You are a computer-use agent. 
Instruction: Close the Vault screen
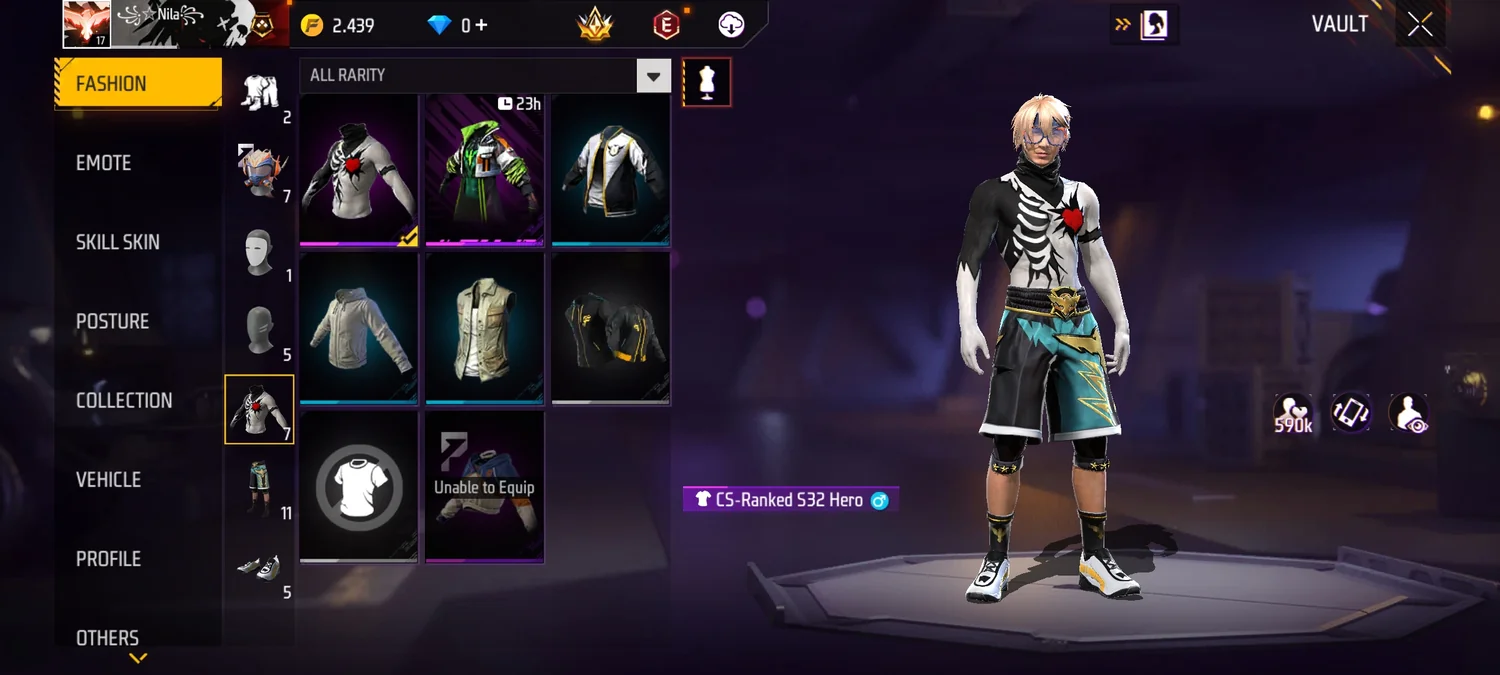[x=1420, y=25]
